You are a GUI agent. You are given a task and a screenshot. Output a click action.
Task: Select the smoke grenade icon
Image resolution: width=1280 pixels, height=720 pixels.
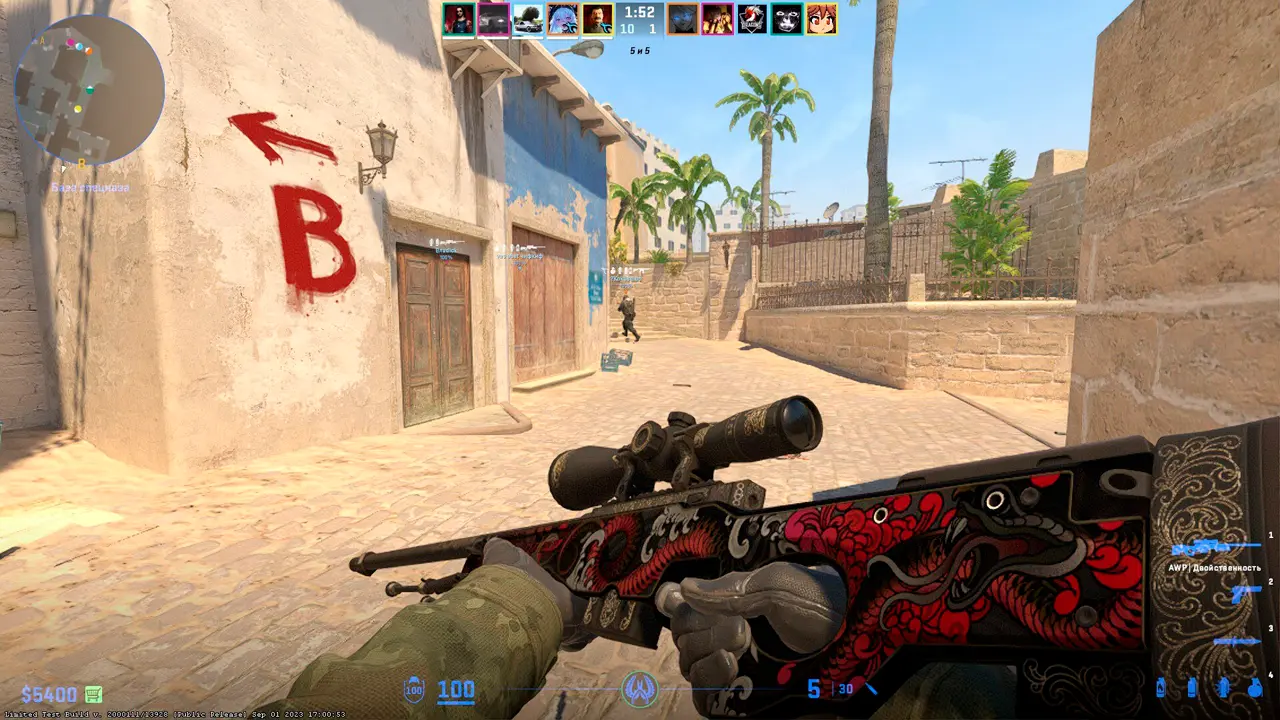[x=1192, y=688]
